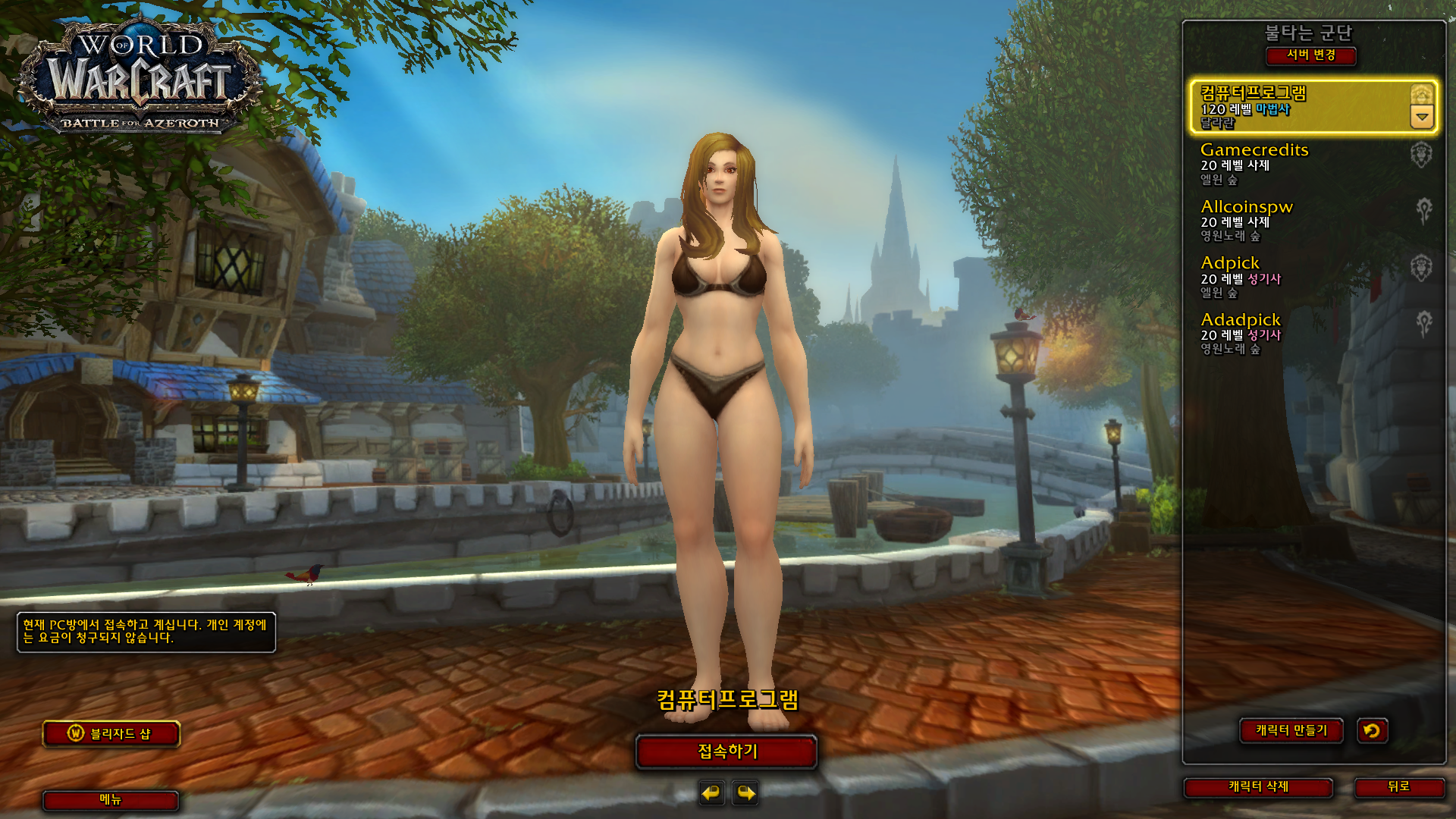Rotate character with the left arrow button
The image size is (1456, 819).
click(711, 793)
